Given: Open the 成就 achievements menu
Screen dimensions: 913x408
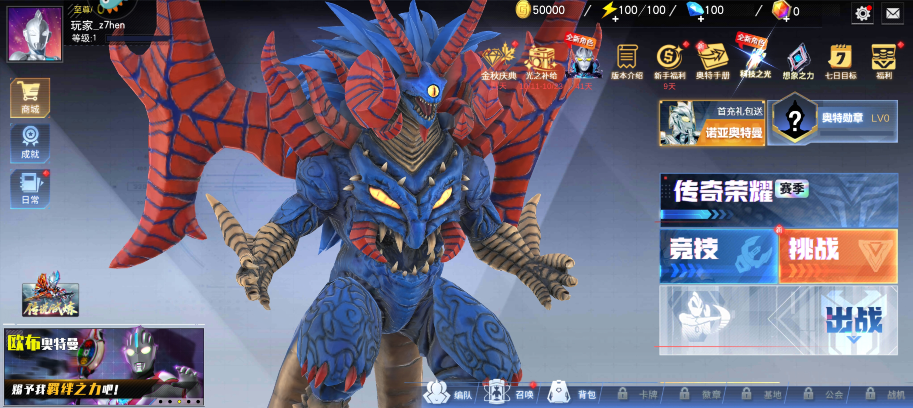Looking at the screenshot, I should (30, 142).
